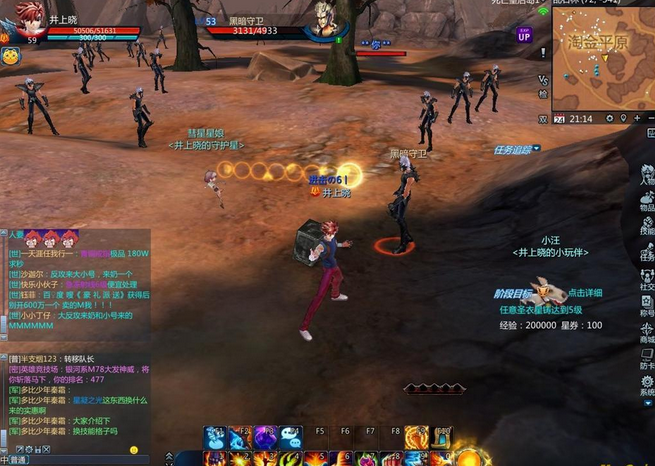Open the chat emoji smiley picker
This screenshot has height=466, width=655.
(134, 450)
